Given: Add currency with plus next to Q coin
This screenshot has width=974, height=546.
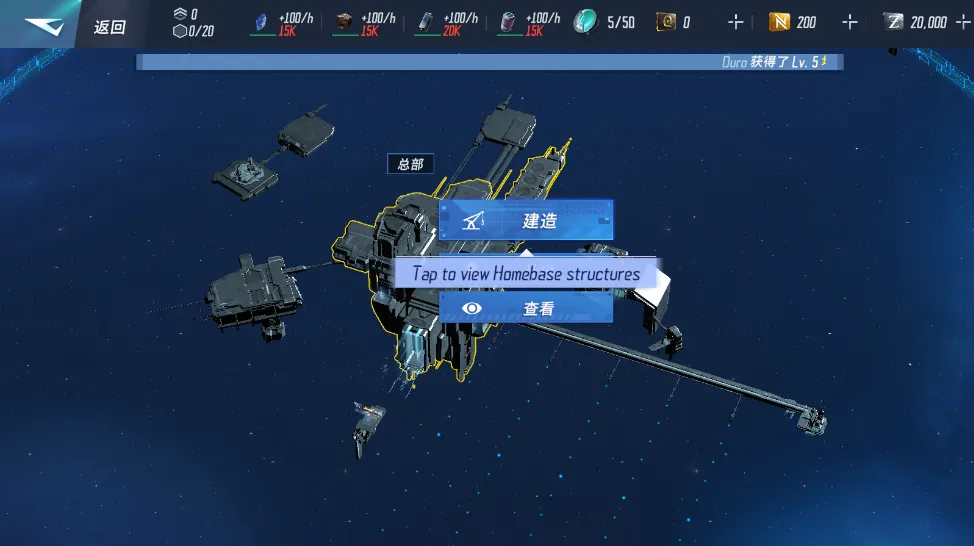Looking at the screenshot, I should (x=736, y=22).
